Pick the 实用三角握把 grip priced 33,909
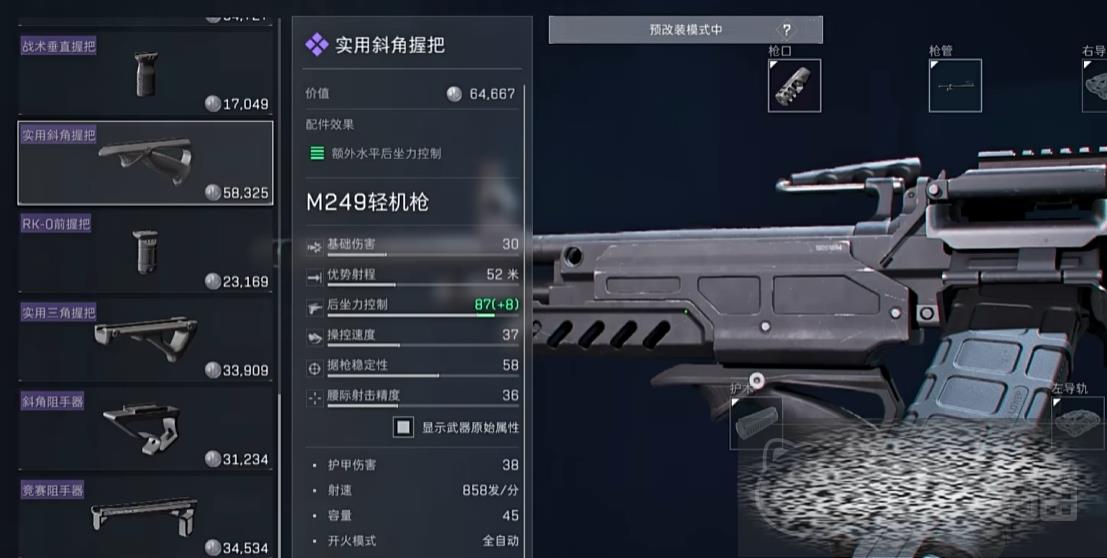1107x558 pixels. (x=145, y=340)
